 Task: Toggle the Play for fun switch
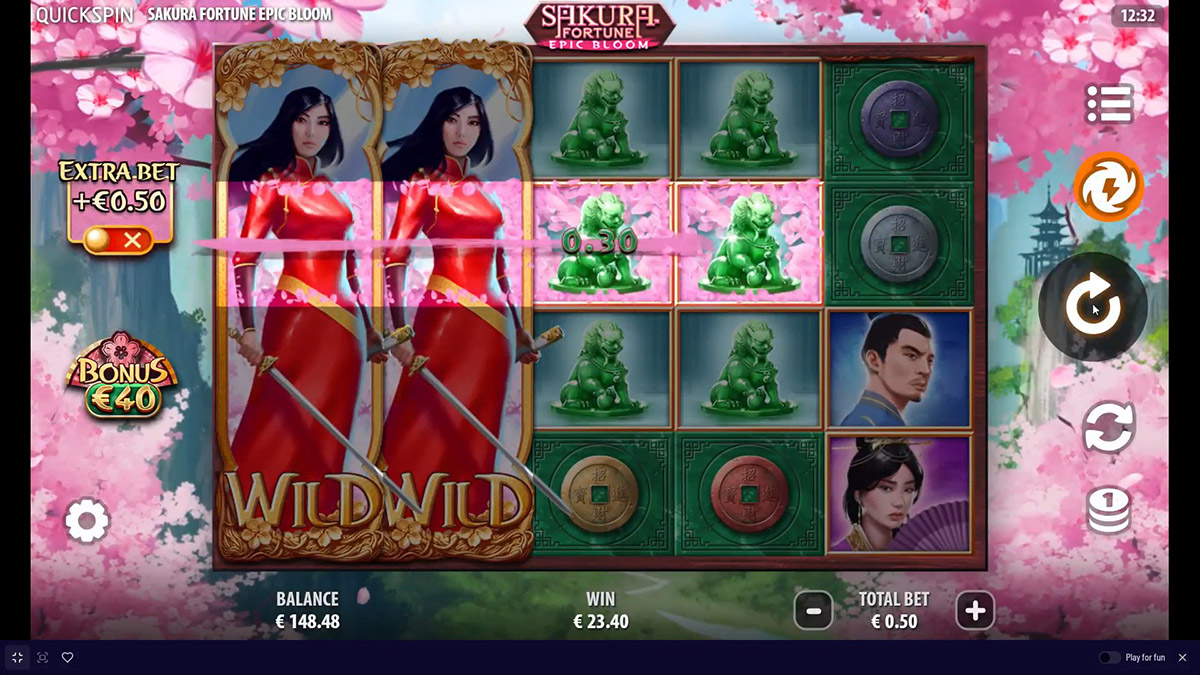point(1109,657)
